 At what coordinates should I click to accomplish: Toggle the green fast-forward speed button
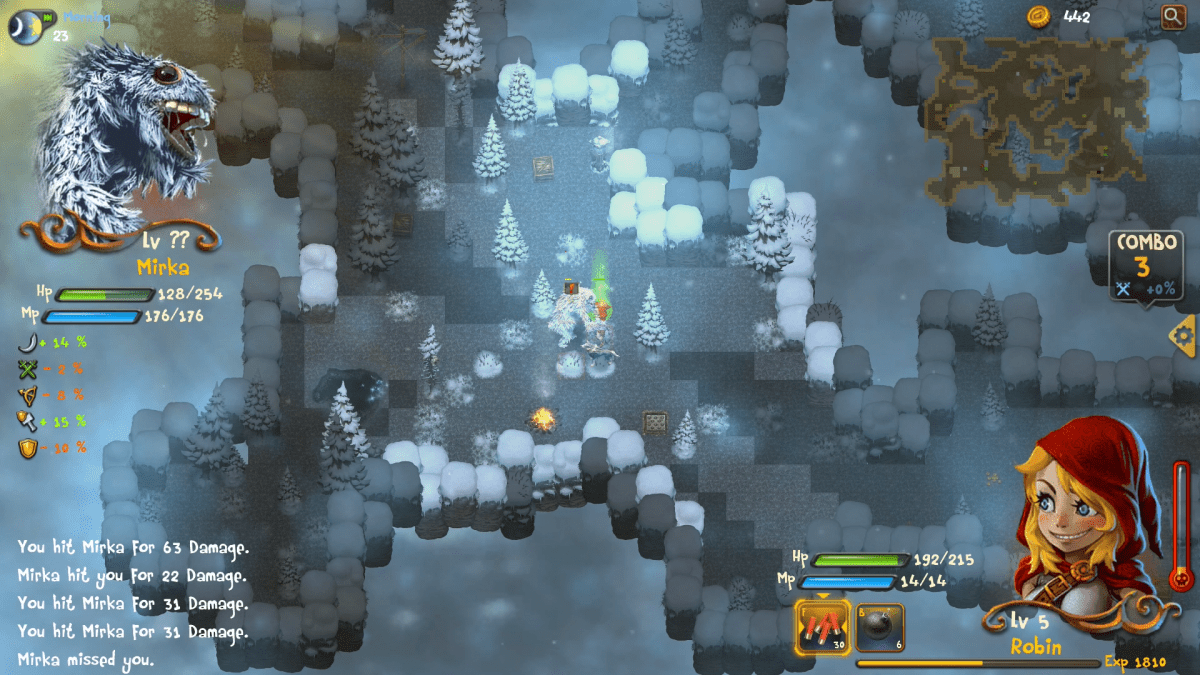point(47,18)
